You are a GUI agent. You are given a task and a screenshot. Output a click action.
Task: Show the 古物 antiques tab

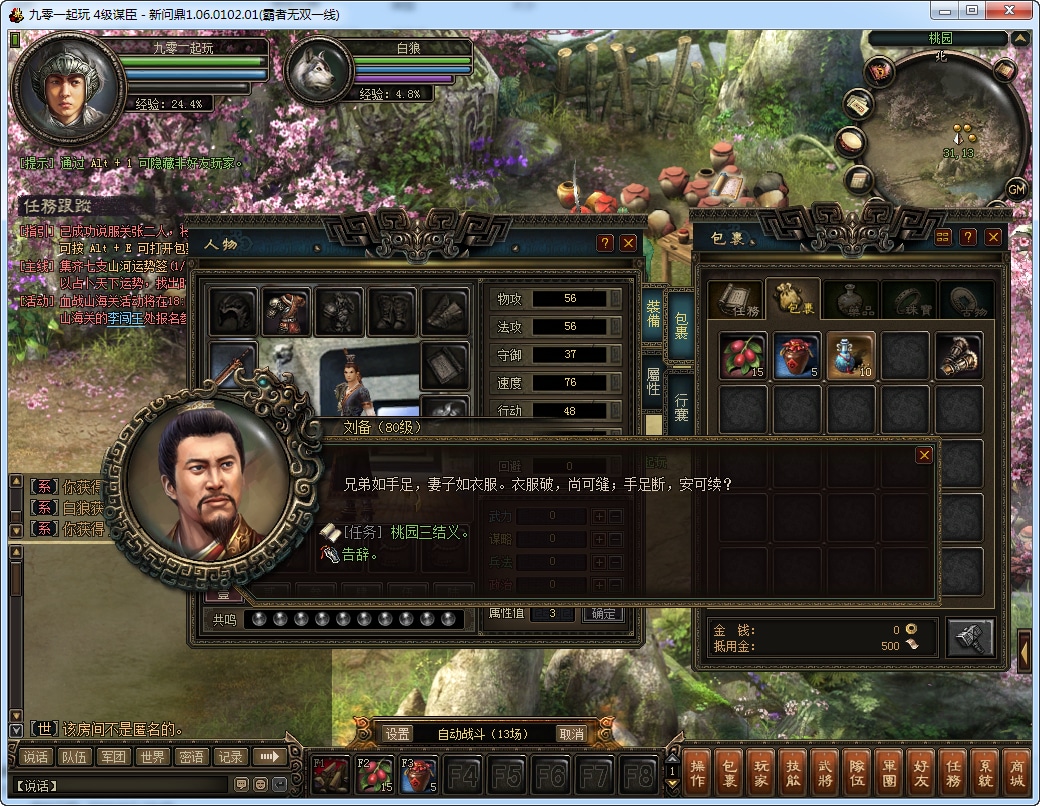point(964,300)
